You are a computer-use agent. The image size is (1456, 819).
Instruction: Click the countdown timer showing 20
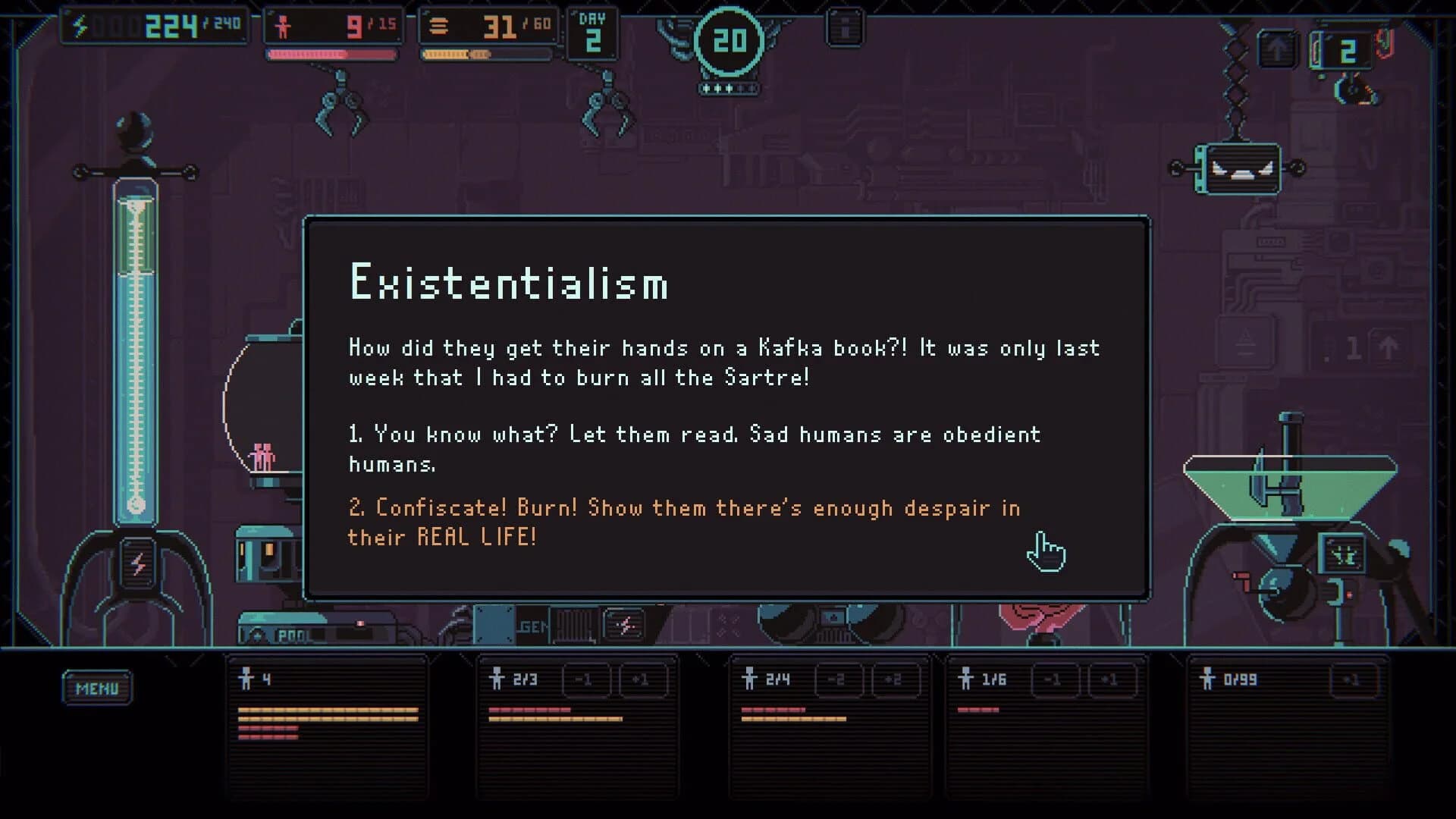point(728,43)
